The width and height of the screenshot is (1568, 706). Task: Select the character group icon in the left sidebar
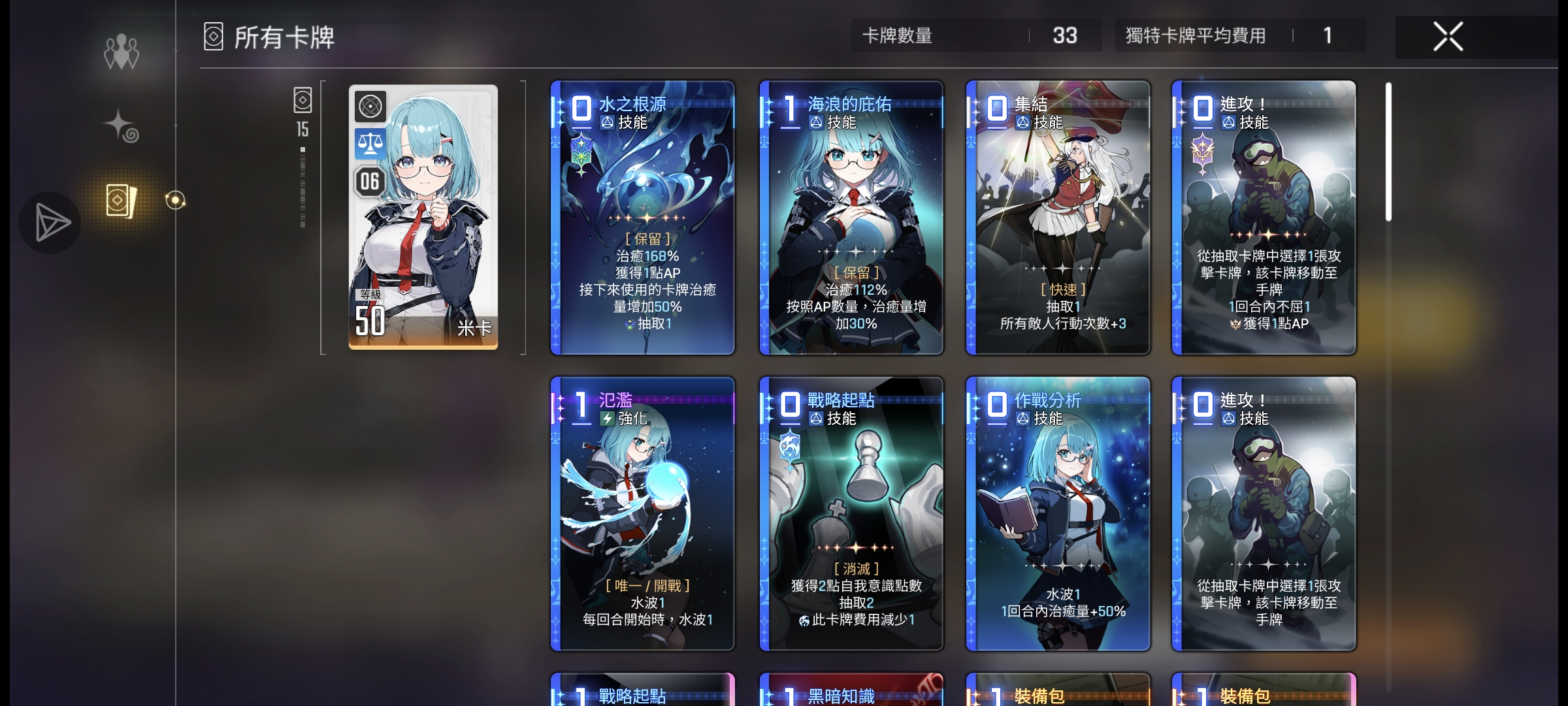[122, 52]
